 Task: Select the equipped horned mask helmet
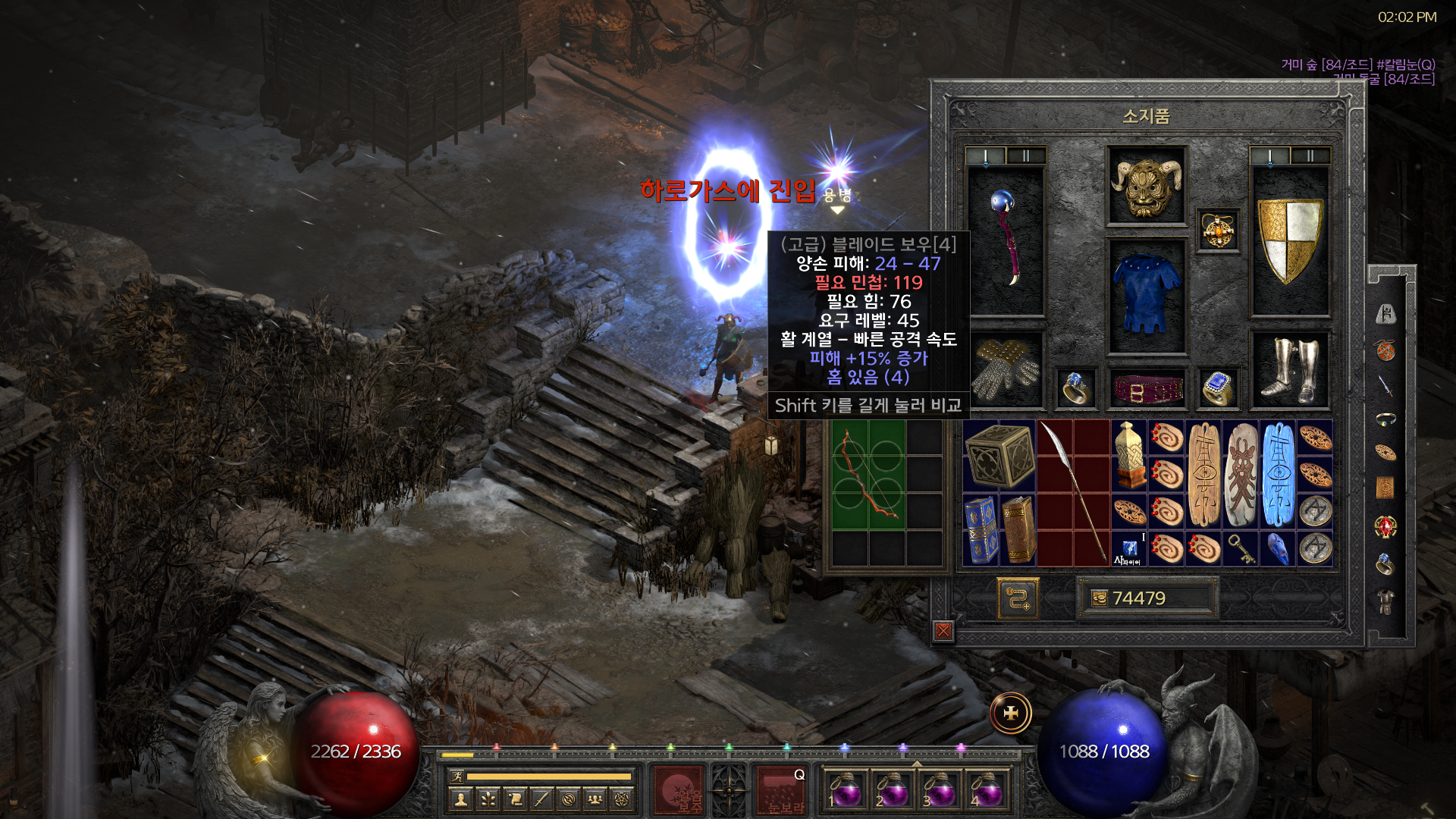(1146, 186)
